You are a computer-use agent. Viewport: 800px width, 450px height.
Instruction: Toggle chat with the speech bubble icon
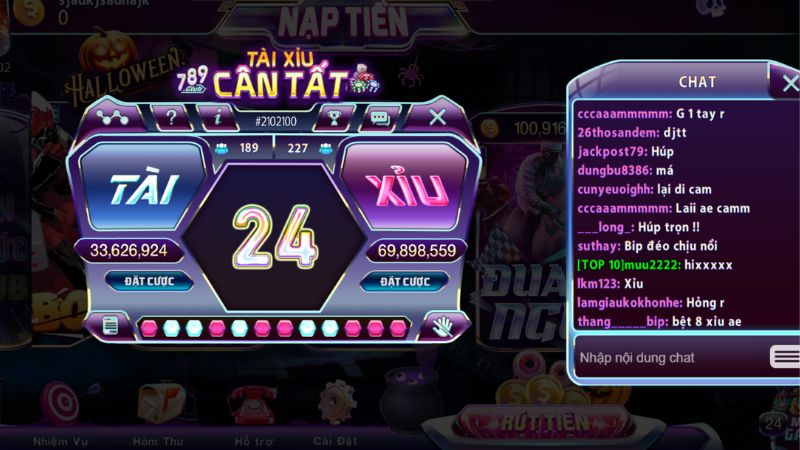point(379,118)
